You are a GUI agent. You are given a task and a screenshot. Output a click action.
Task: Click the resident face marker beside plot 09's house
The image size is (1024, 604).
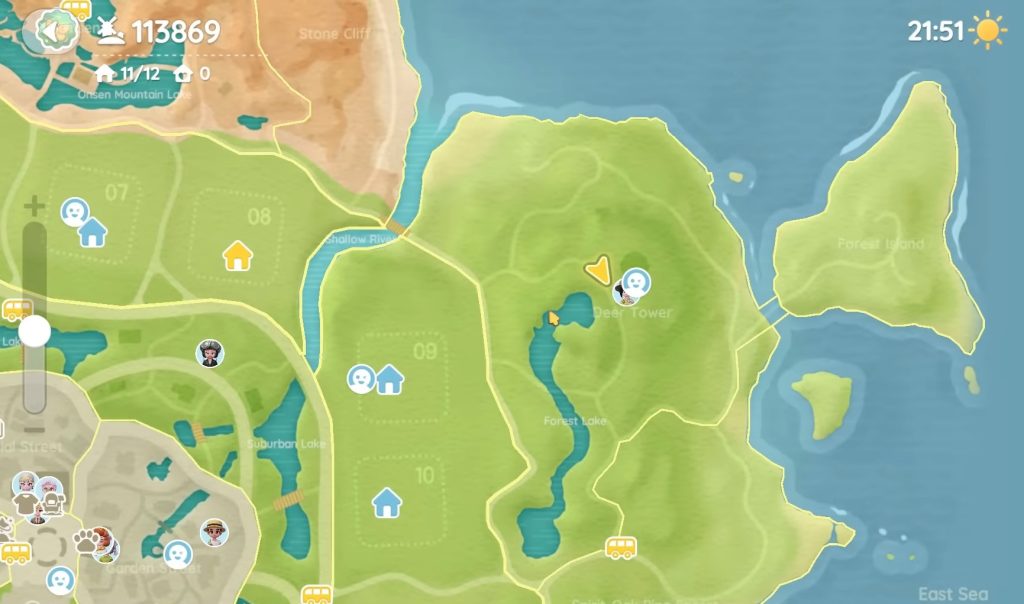pyautogui.click(x=360, y=379)
